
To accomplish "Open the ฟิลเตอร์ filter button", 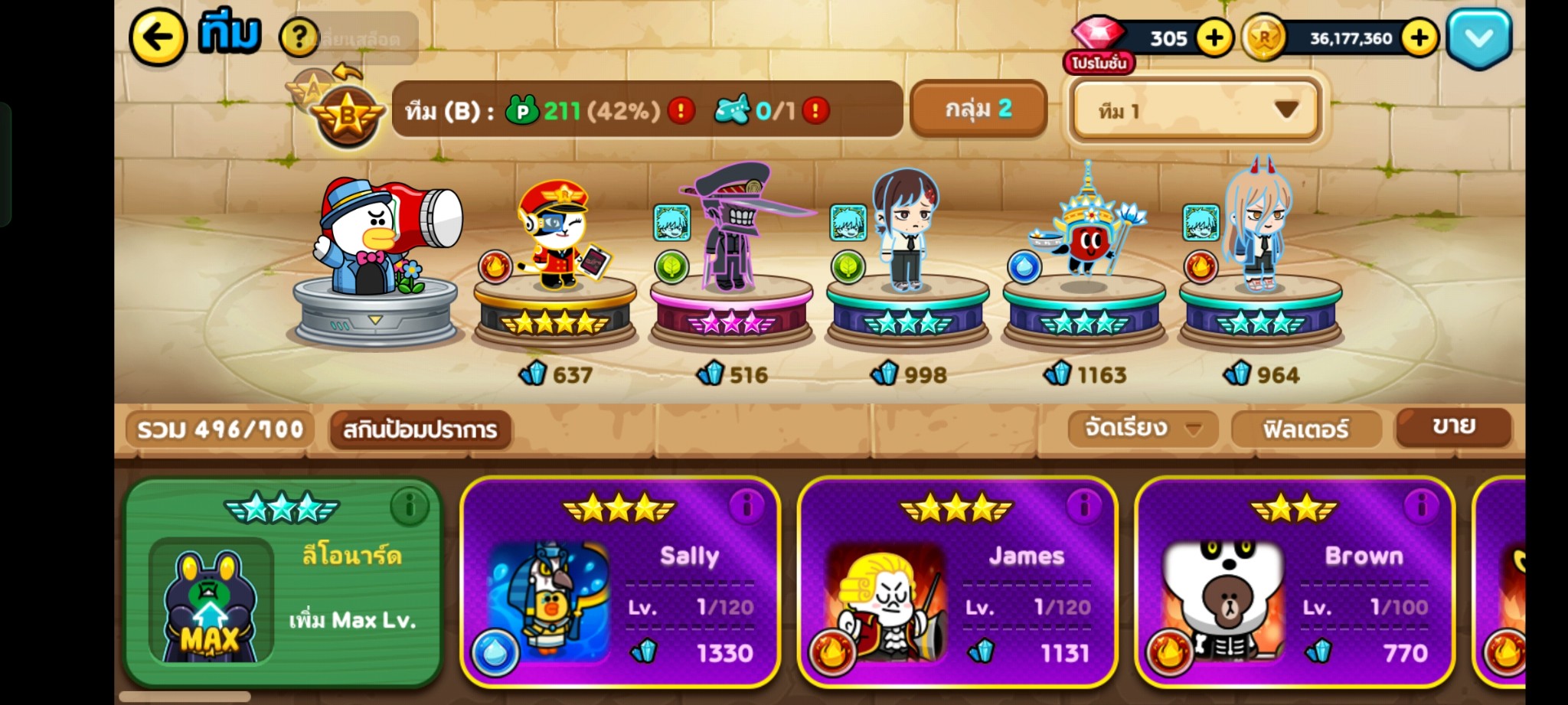I will [1305, 429].
